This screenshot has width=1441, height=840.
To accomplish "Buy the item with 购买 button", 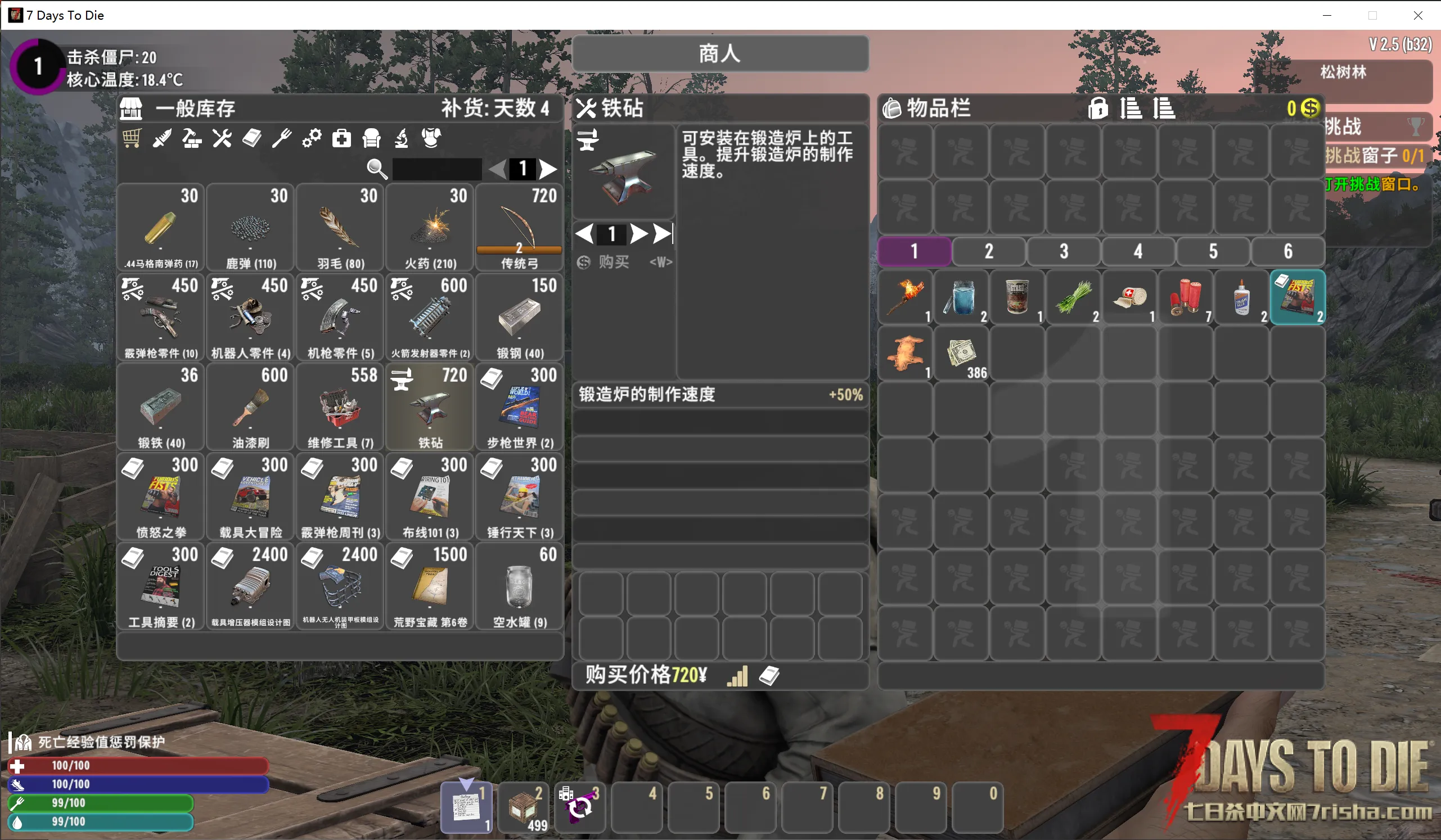I will coord(614,262).
